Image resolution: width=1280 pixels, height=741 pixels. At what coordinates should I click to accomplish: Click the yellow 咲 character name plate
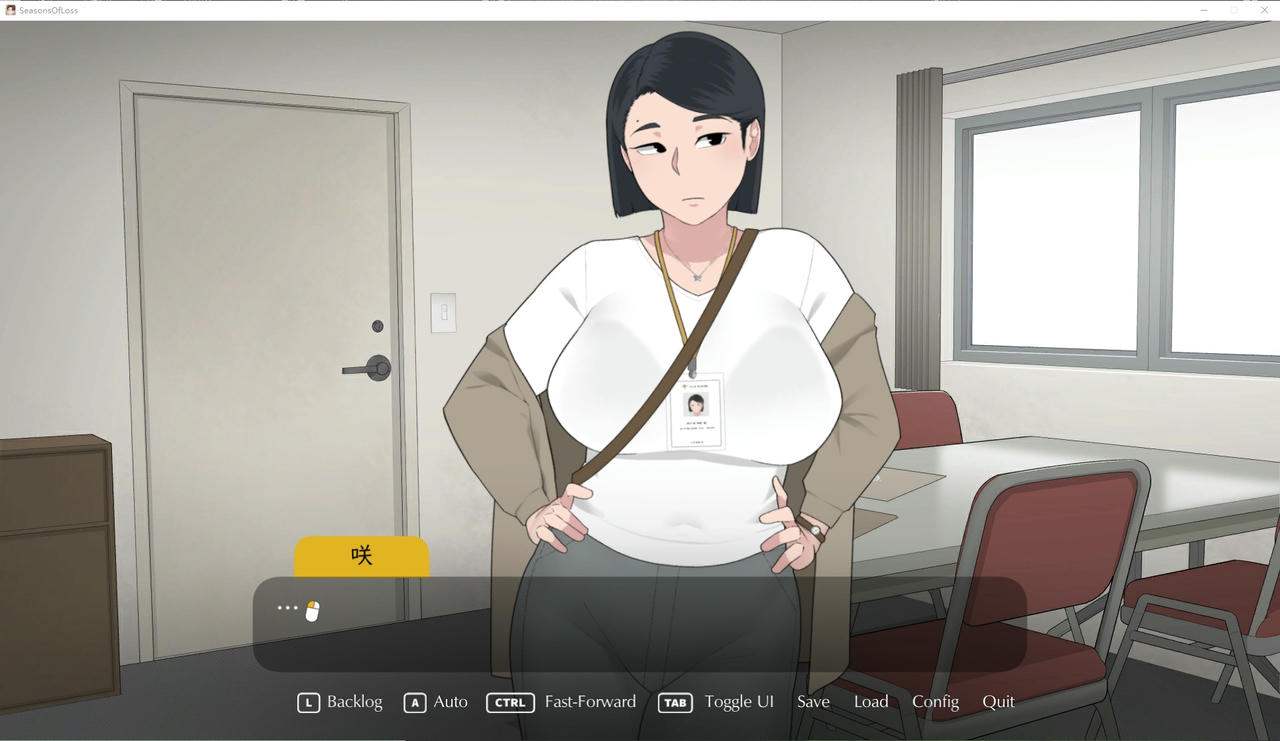tap(361, 555)
